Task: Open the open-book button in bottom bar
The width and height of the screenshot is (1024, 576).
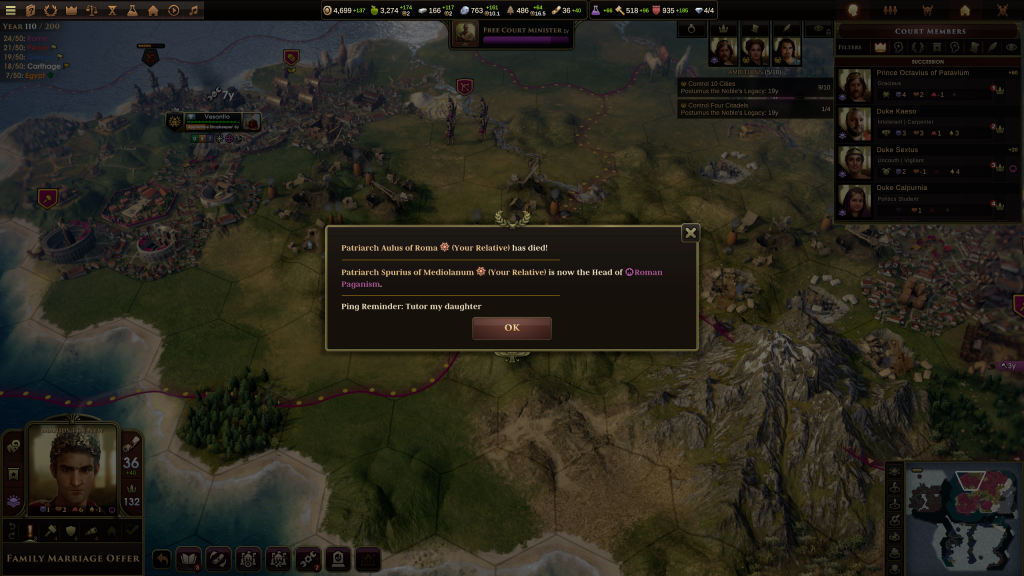Action: point(190,558)
